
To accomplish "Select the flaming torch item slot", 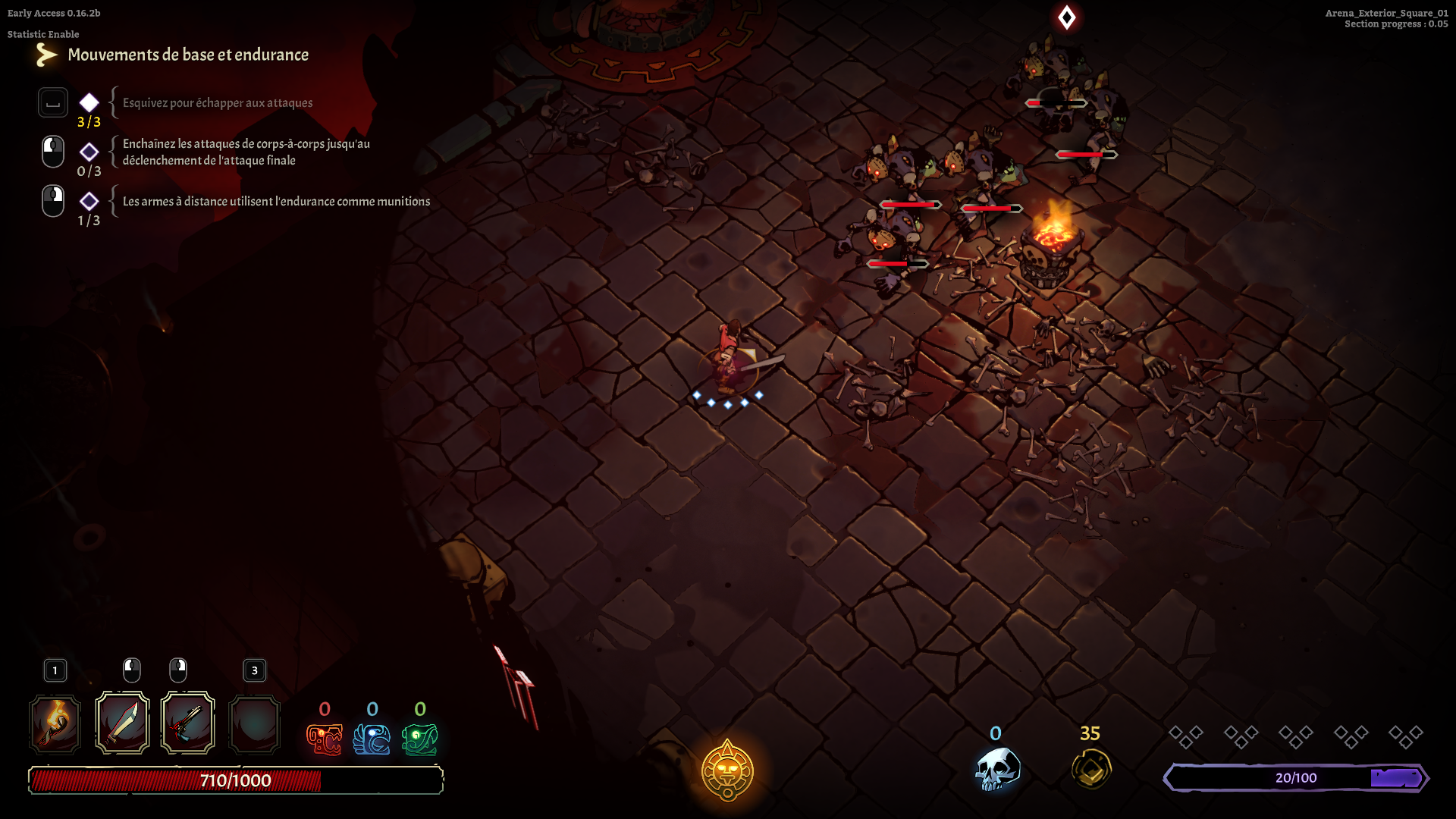I will (x=55, y=724).
